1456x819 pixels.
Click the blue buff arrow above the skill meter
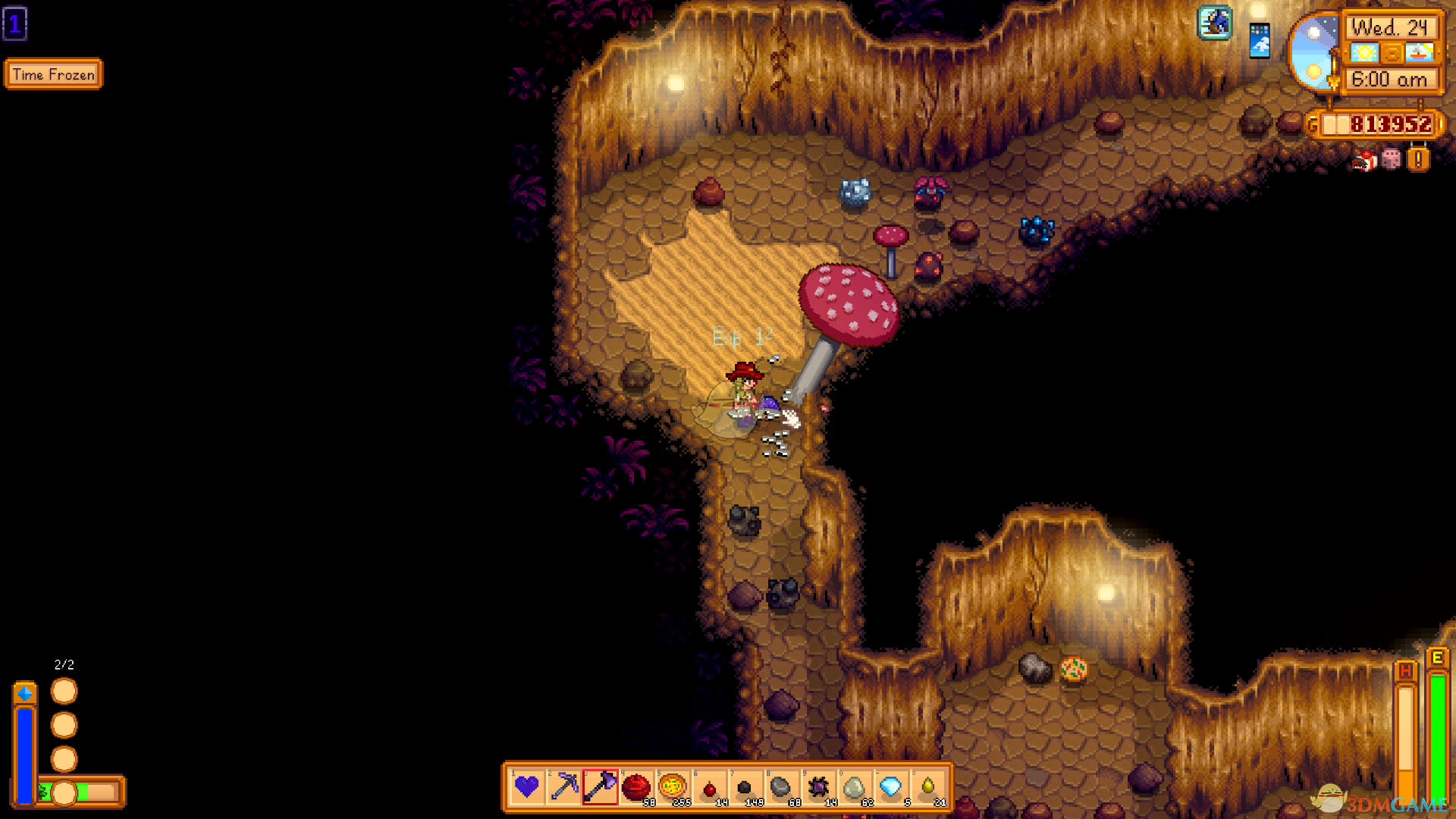coord(25,692)
